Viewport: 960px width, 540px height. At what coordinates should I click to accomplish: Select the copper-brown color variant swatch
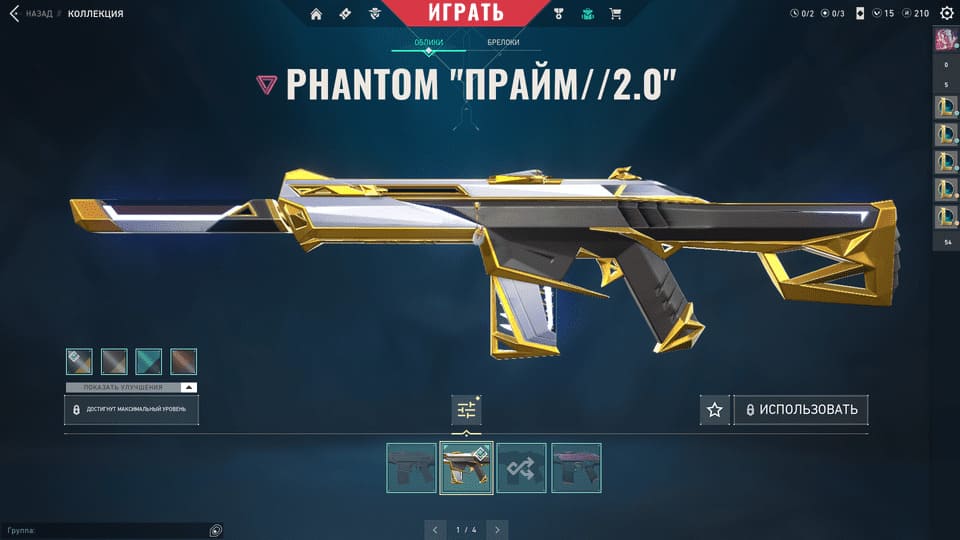(184, 361)
